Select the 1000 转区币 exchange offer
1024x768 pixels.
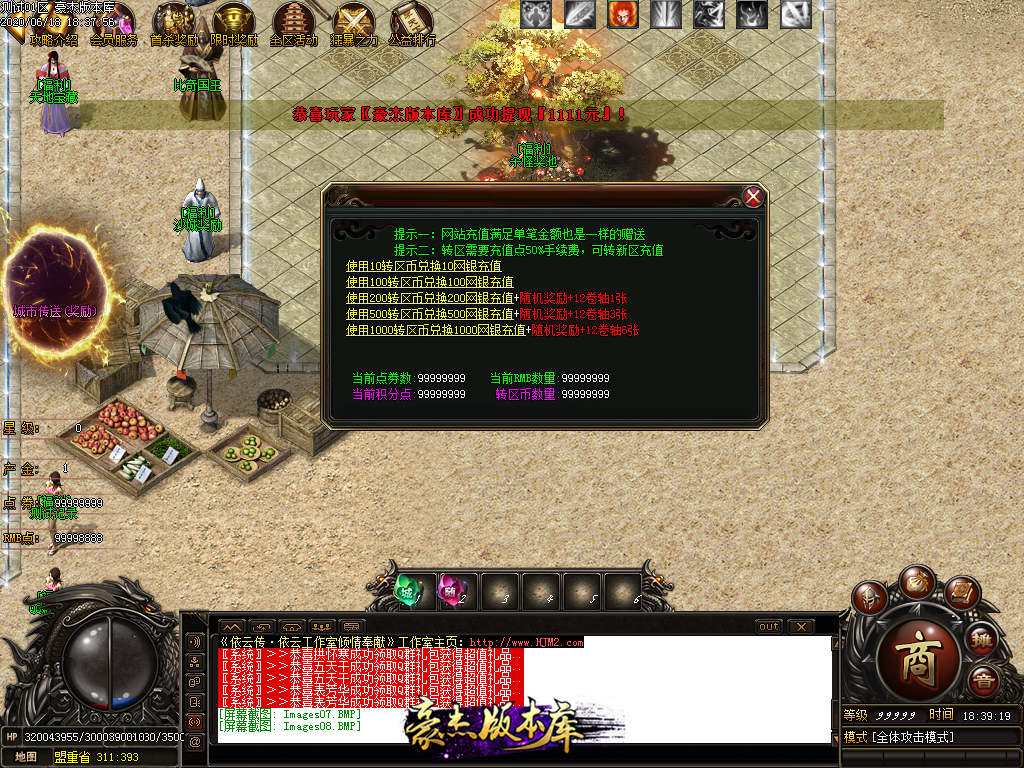pos(435,330)
